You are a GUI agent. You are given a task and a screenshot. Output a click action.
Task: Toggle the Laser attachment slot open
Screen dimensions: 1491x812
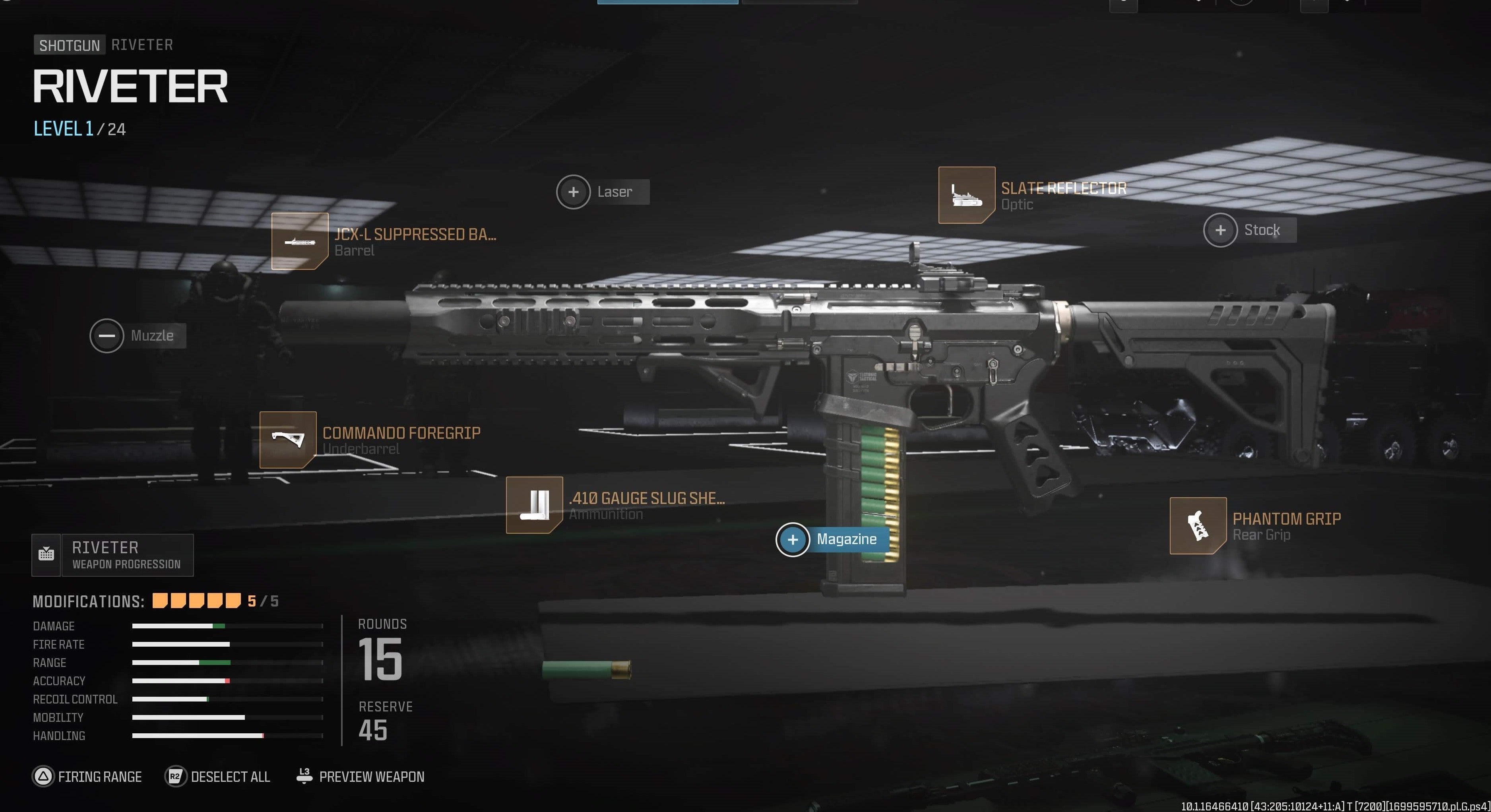coord(573,191)
